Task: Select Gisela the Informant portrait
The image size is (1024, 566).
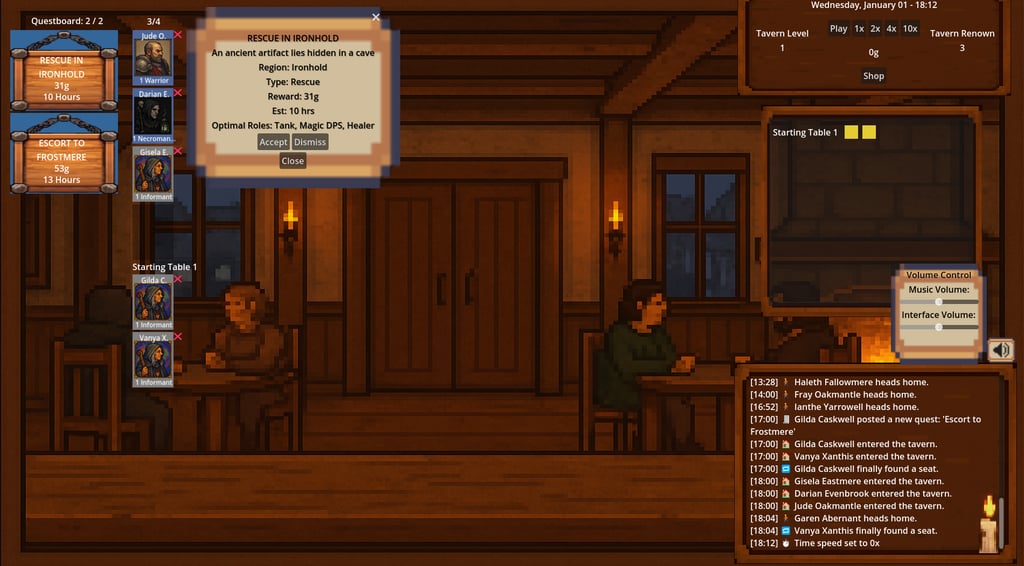Action: point(153,174)
